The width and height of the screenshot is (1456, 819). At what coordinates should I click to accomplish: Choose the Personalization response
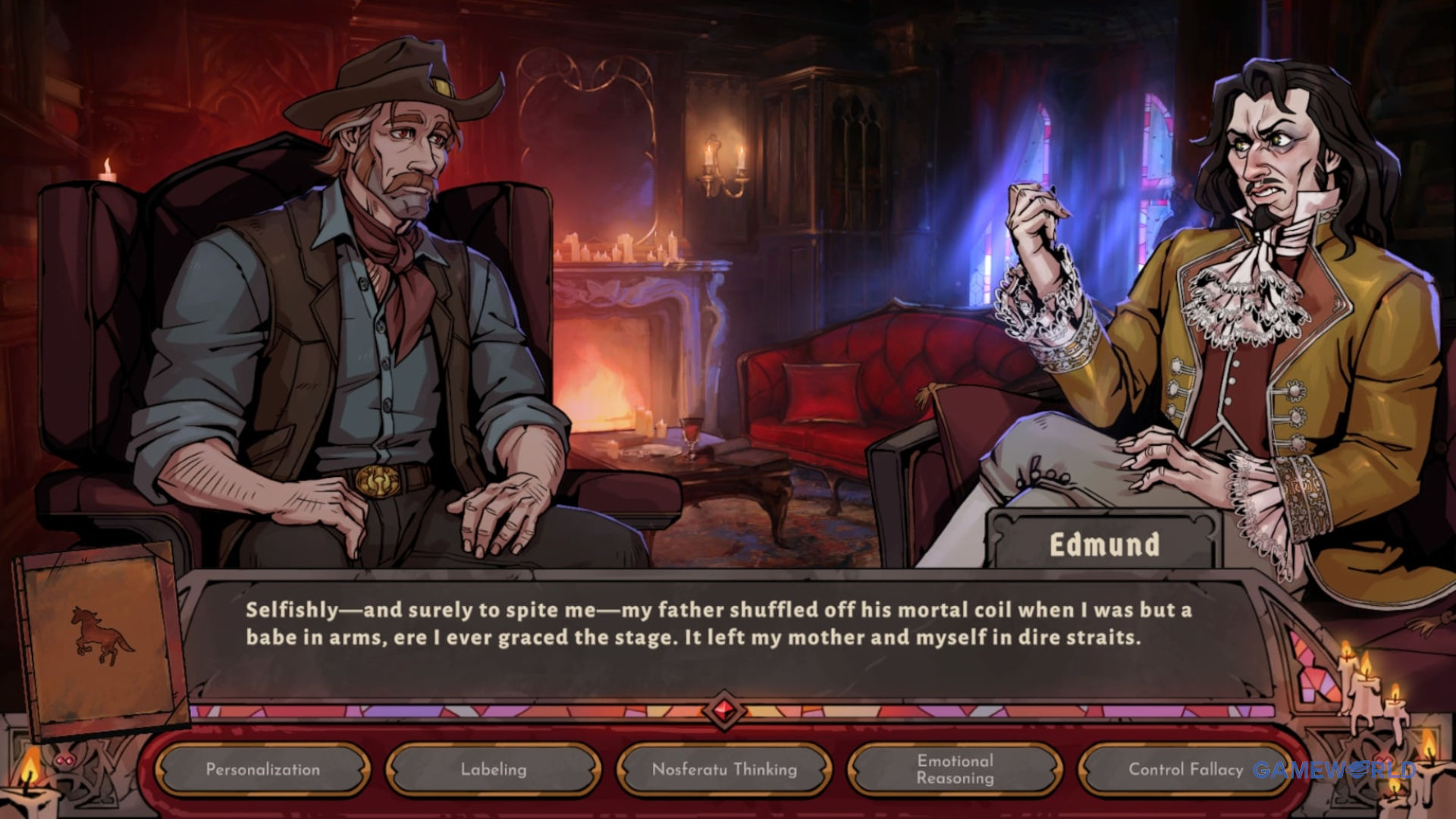tap(262, 770)
